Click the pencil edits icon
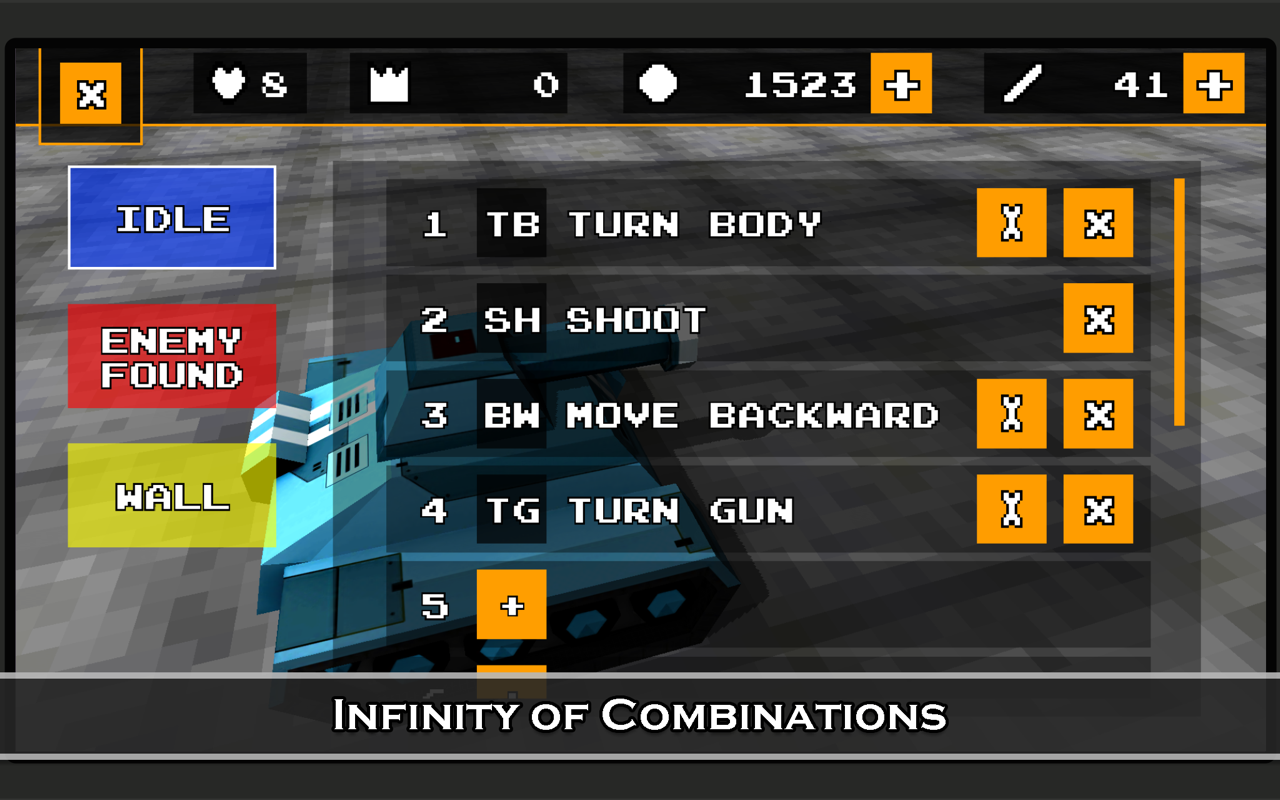Viewport: 1280px width, 800px height. [x=1022, y=84]
